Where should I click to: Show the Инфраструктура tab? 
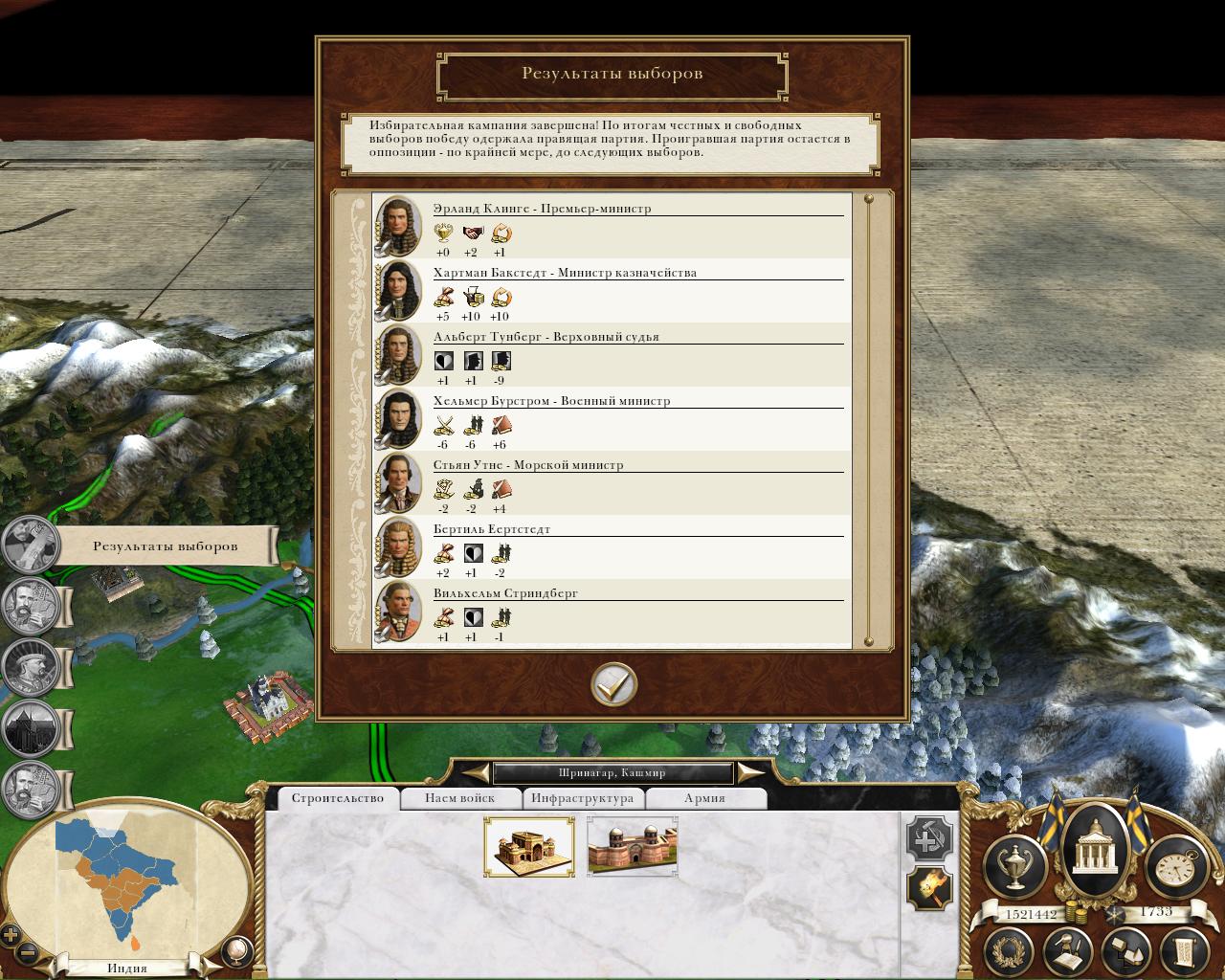click(x=583, y=798)
